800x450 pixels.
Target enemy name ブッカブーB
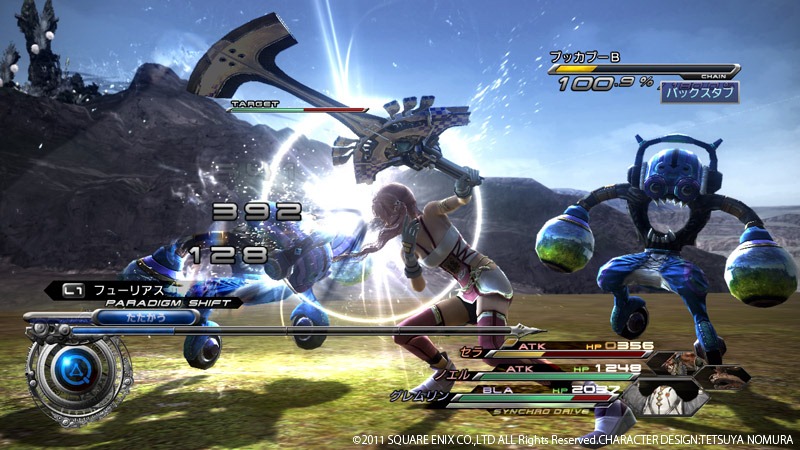point(586,57)
